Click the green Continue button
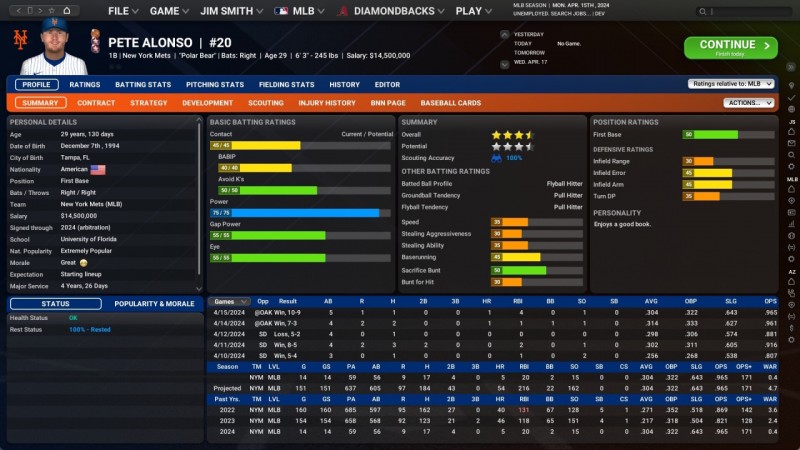 (x=730, y=47)
